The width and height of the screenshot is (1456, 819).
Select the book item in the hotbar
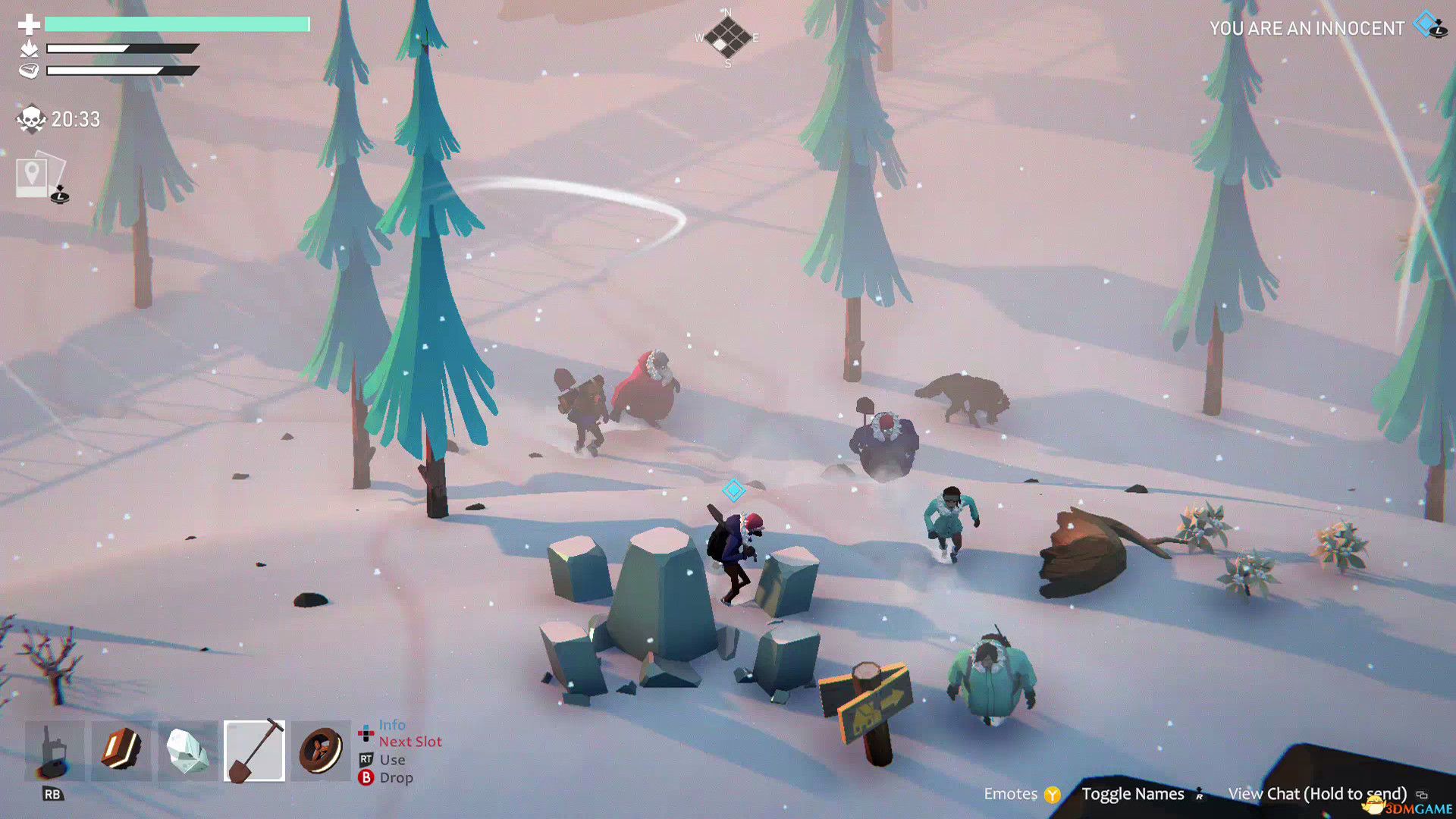(x=121, y=751)
